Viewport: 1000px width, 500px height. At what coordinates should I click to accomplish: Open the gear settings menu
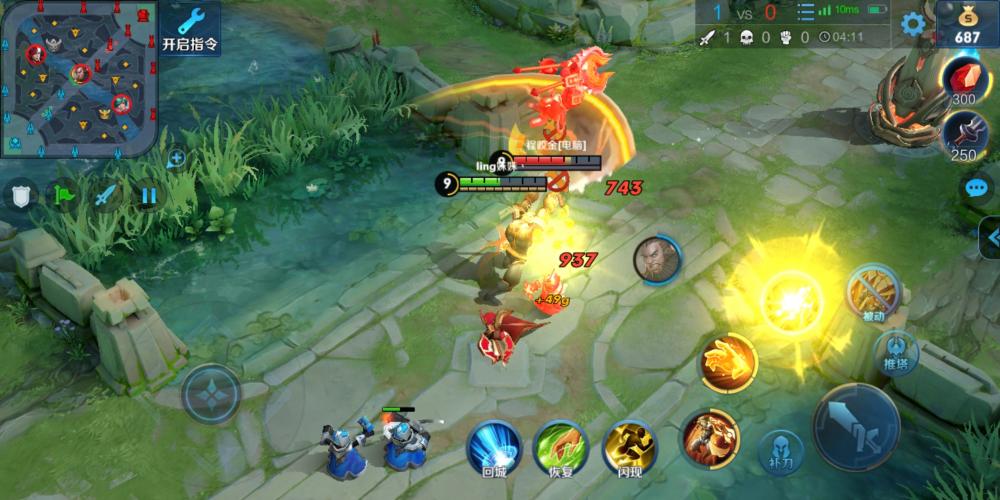[x=912, y=24]
